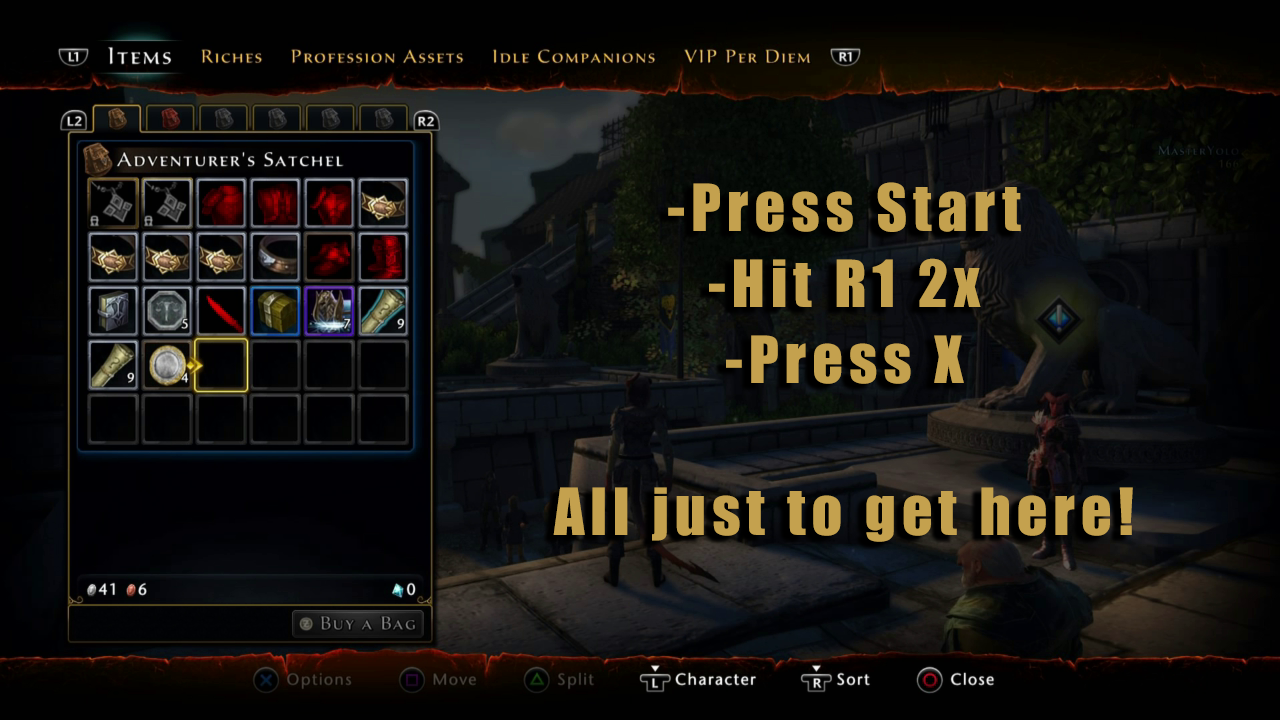The image size is (1280, 720).
Task: Select the purple-bordered item with count 7
Action: click(329, 311)
